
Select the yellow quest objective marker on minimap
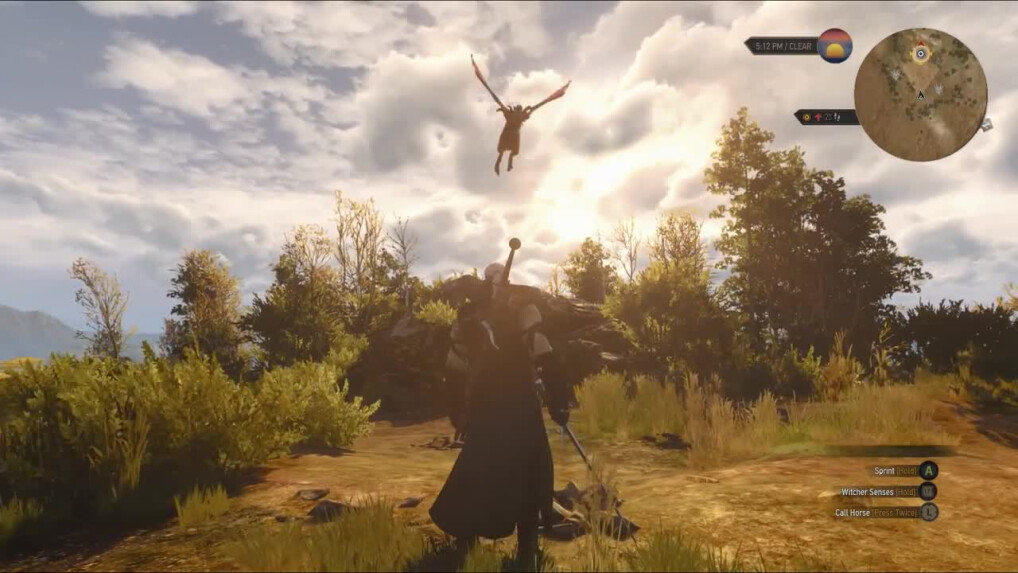[x=920, y=53]
